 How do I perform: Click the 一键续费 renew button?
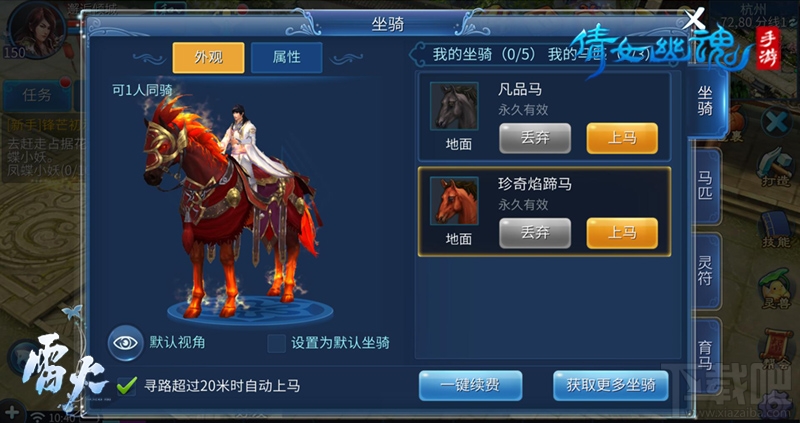pyautogui.click(x=471, y=385)
